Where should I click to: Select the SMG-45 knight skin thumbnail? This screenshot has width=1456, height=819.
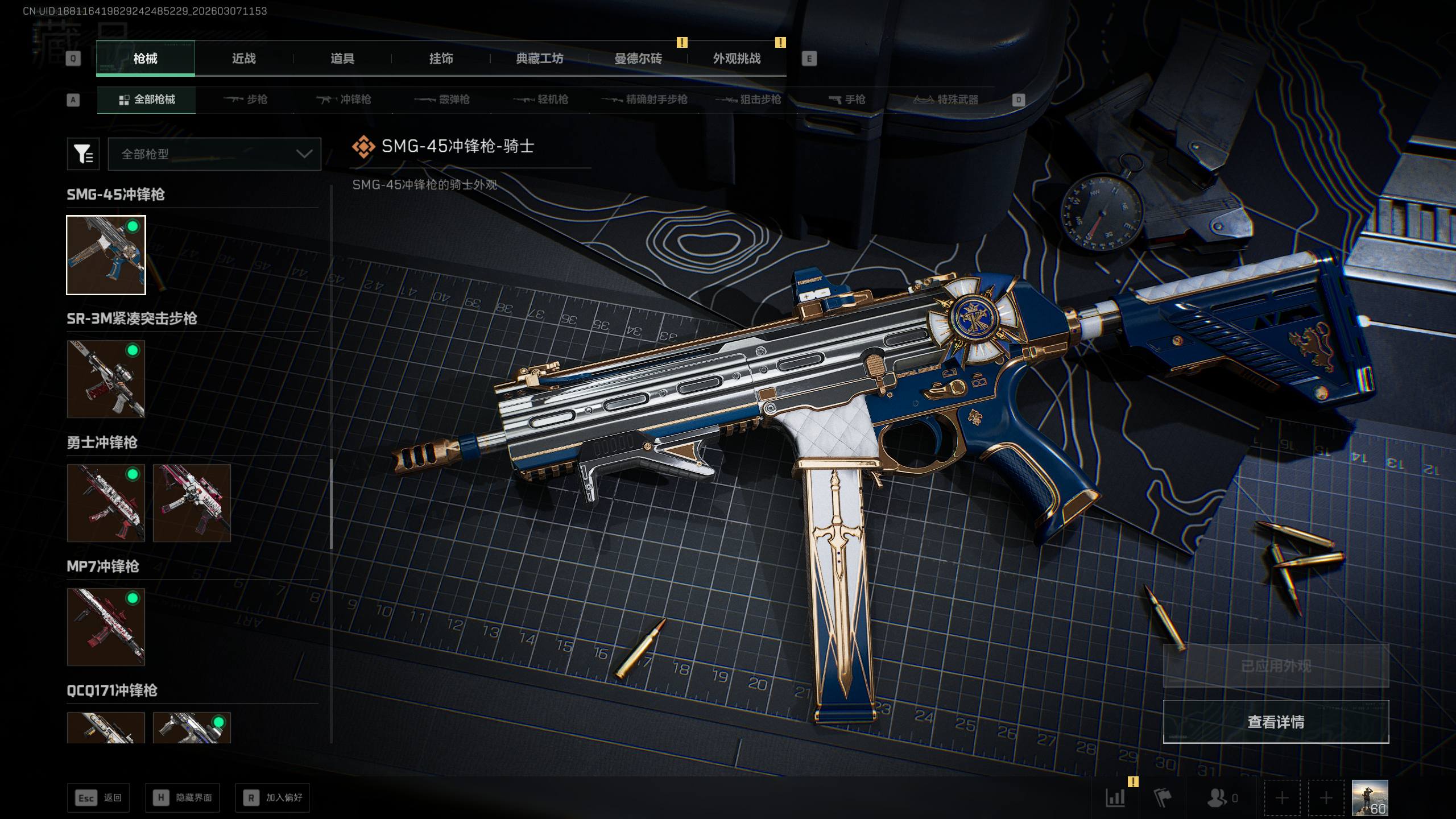pos(106,255)
